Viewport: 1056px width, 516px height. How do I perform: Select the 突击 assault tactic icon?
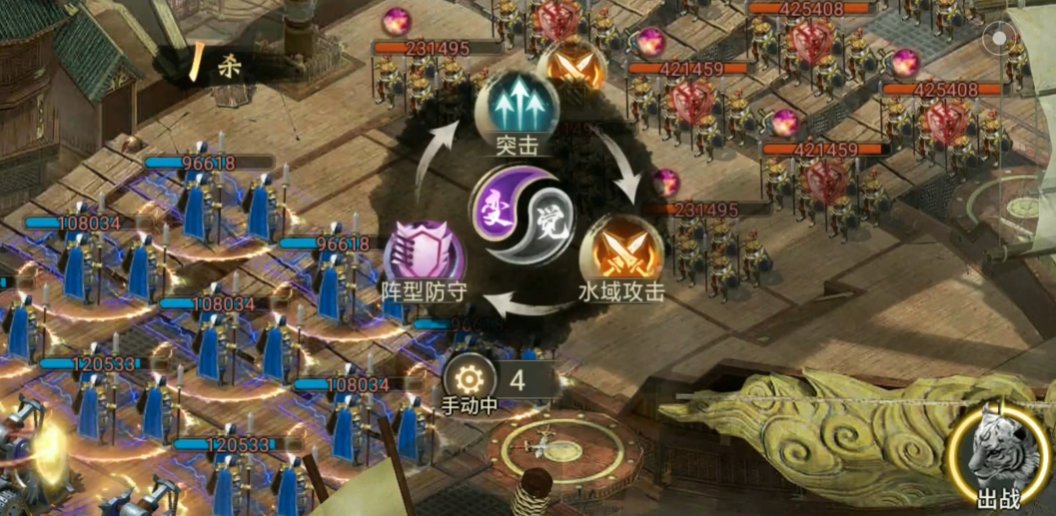[x=516, y=104]
